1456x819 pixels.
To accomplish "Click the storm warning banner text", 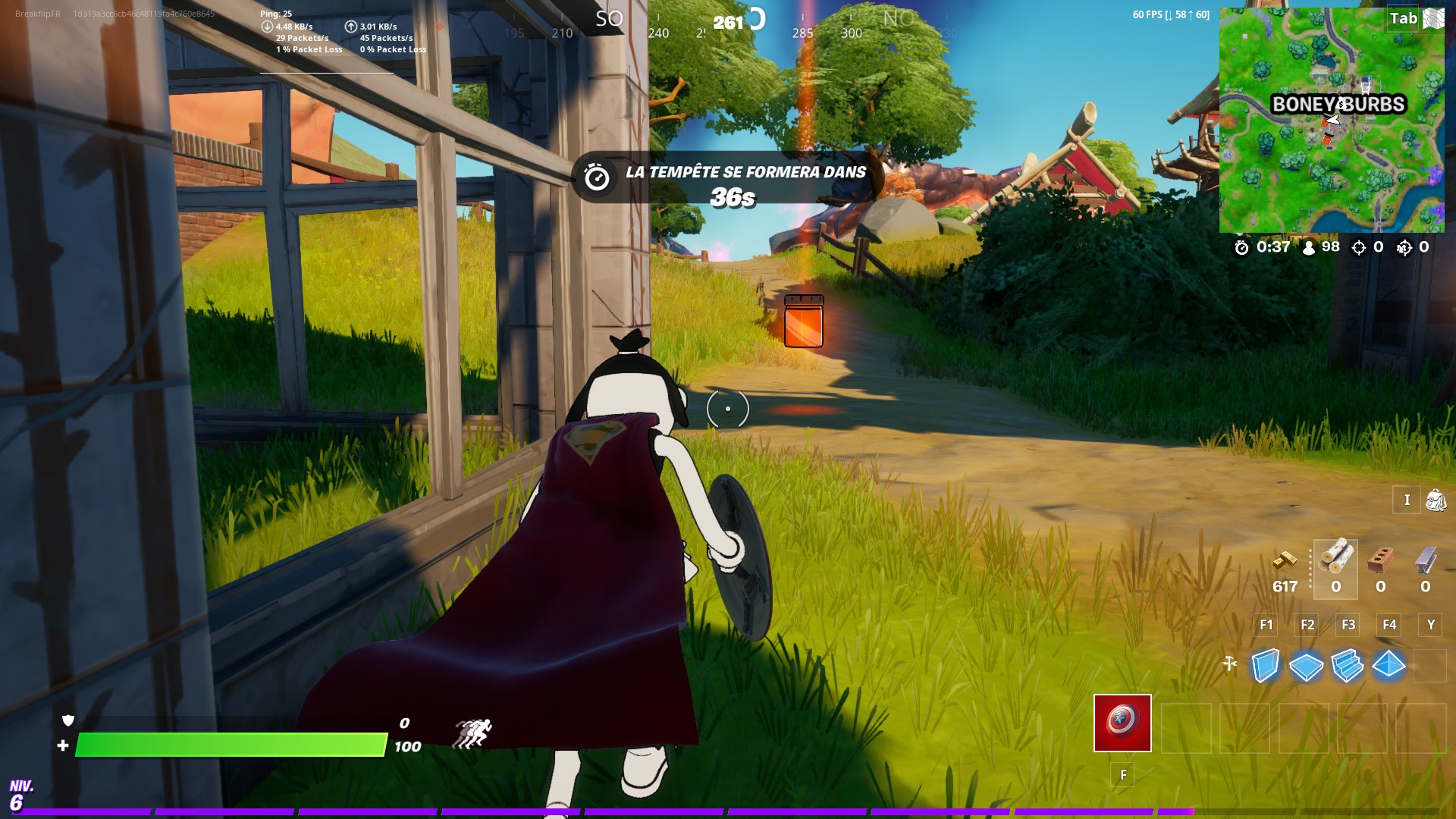I will pyautogui.click(x=745, y=173).
